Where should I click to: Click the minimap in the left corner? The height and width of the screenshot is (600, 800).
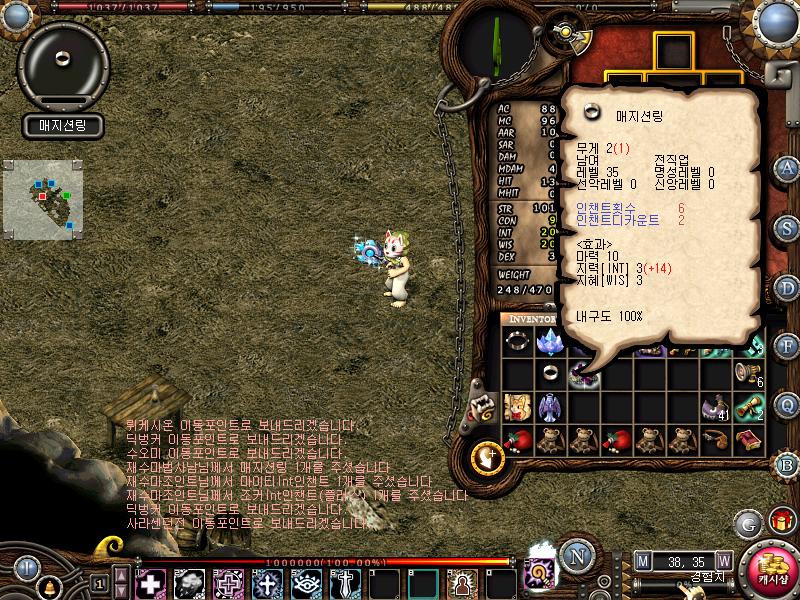[x=38, y=195]
